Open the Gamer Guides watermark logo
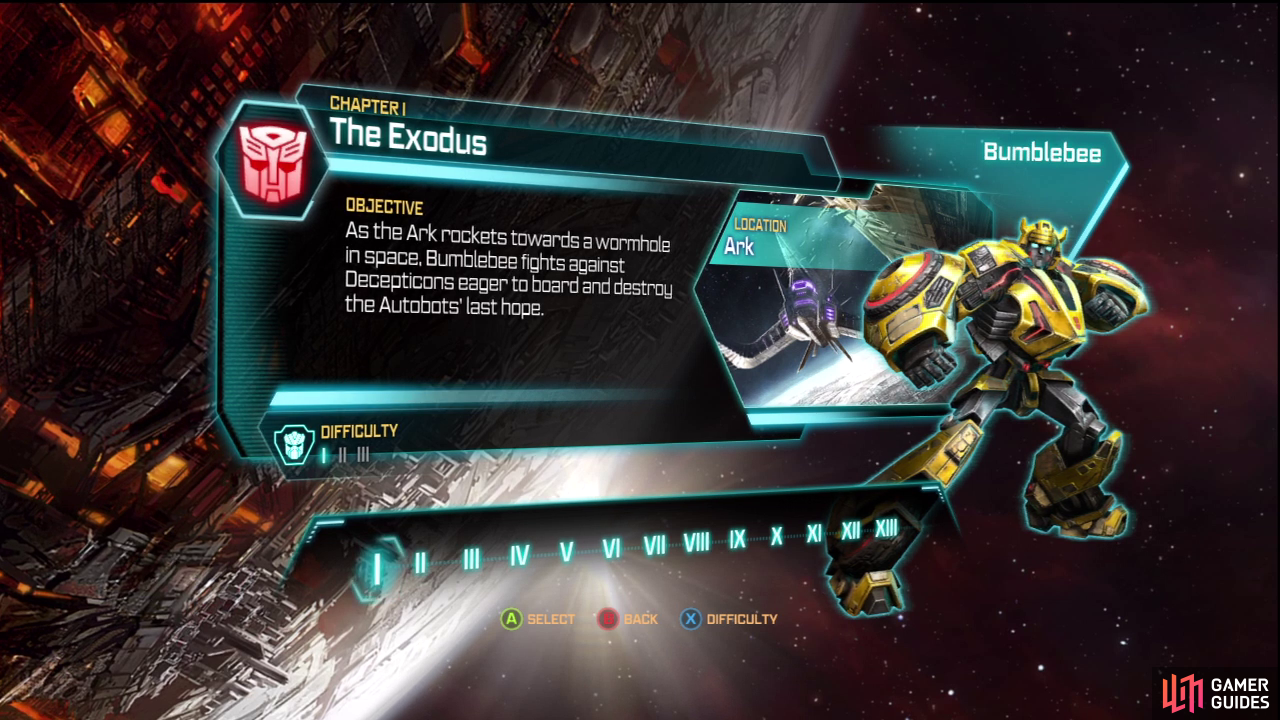The width and height of the screenshot is (1280, 720). [x=1215, y=692]
